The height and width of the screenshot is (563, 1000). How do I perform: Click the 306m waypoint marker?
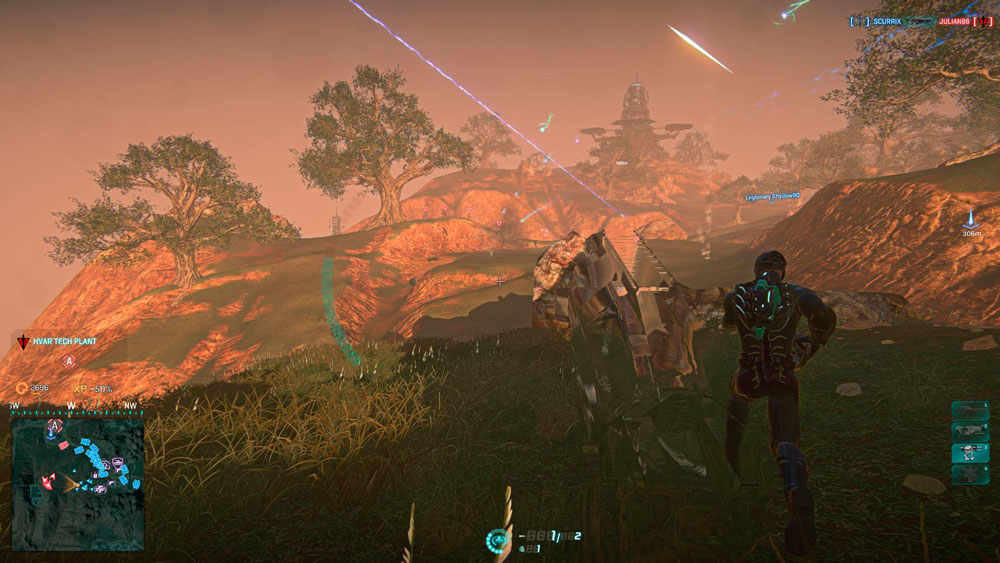[969, 220]
